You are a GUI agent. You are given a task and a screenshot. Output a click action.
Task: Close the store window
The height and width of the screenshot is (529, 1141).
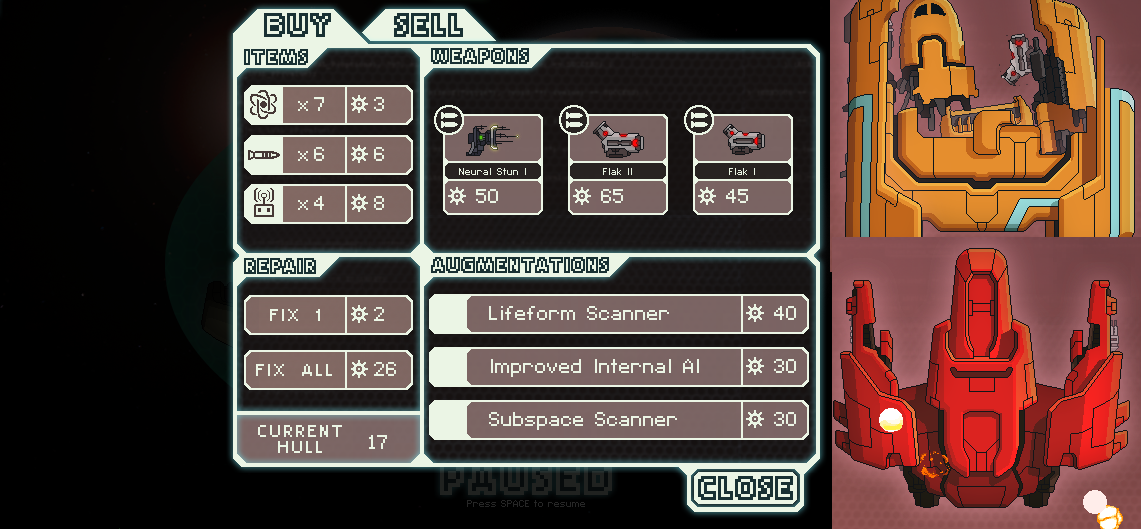point(745,488)
